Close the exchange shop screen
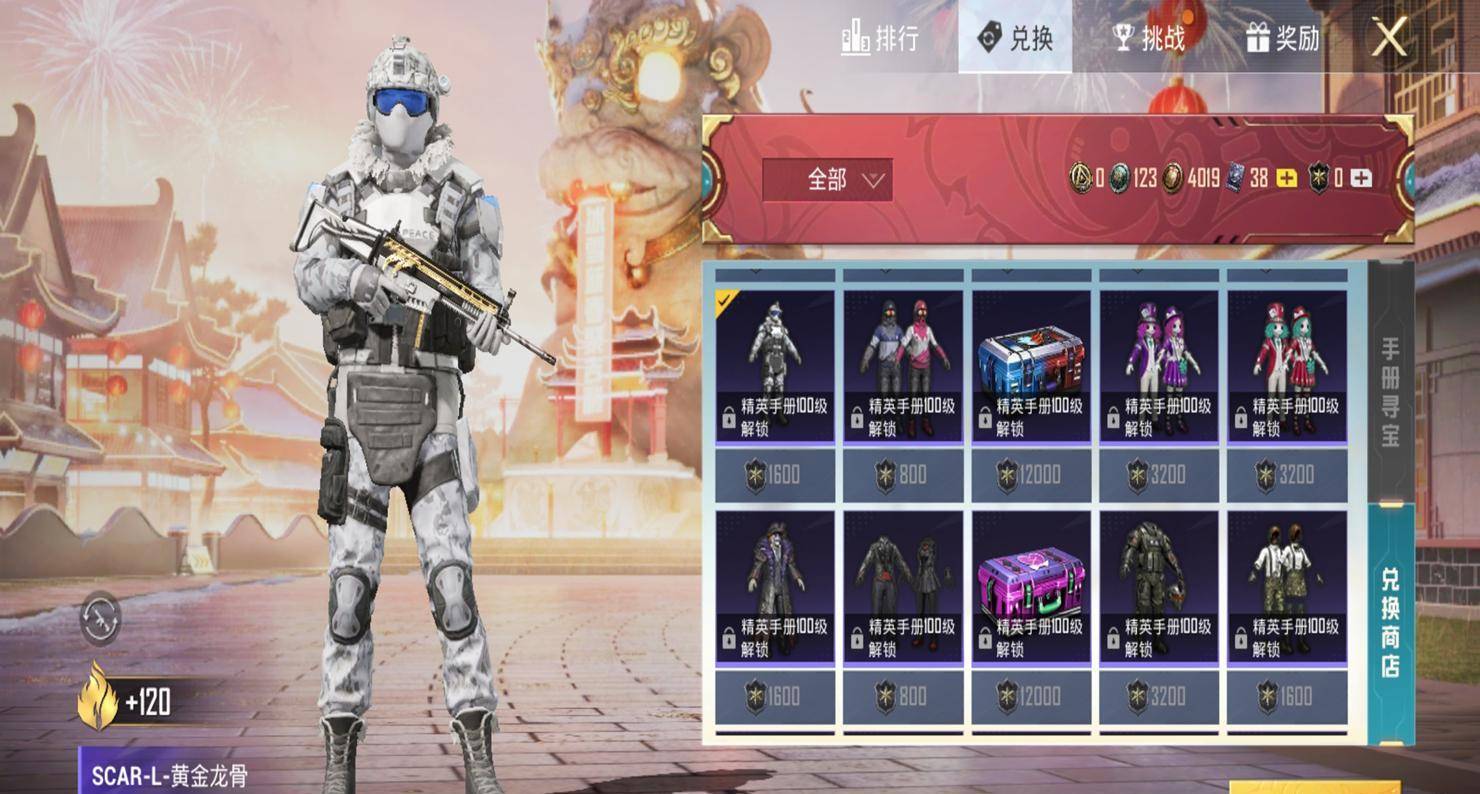The image size is (1480, 794). (x=1389, y=38)
